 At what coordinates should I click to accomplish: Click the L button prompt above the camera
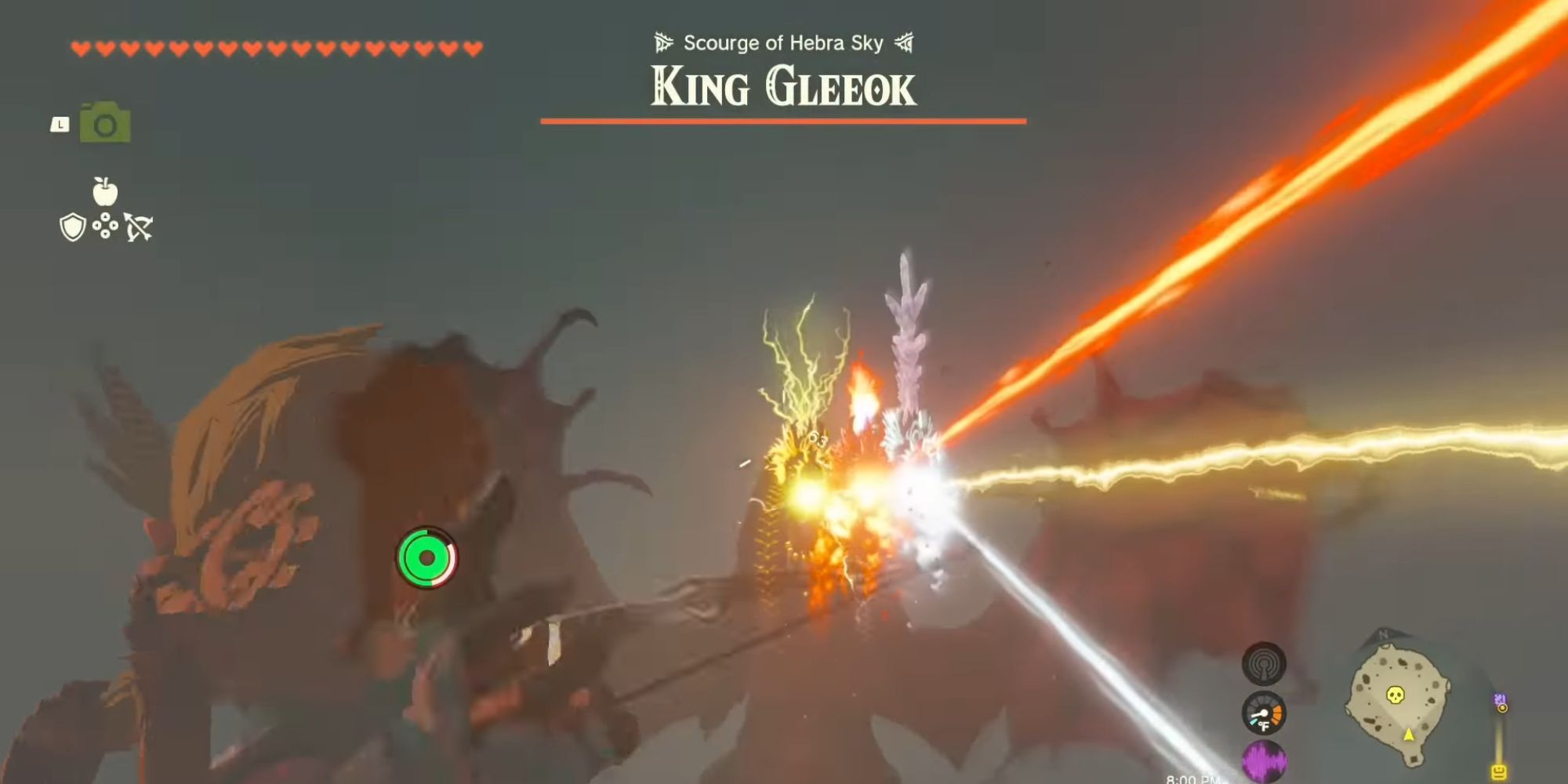click(60, 123)
